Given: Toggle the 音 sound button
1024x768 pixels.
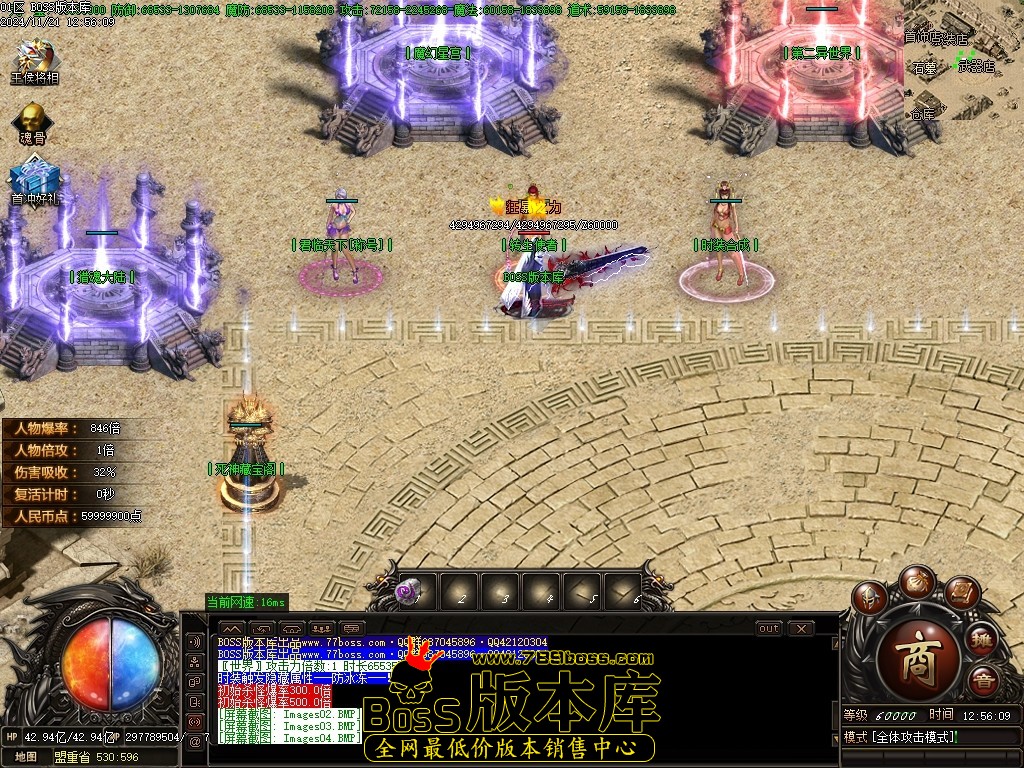Looking at the screenshot, I should click(x=983, y=680).
